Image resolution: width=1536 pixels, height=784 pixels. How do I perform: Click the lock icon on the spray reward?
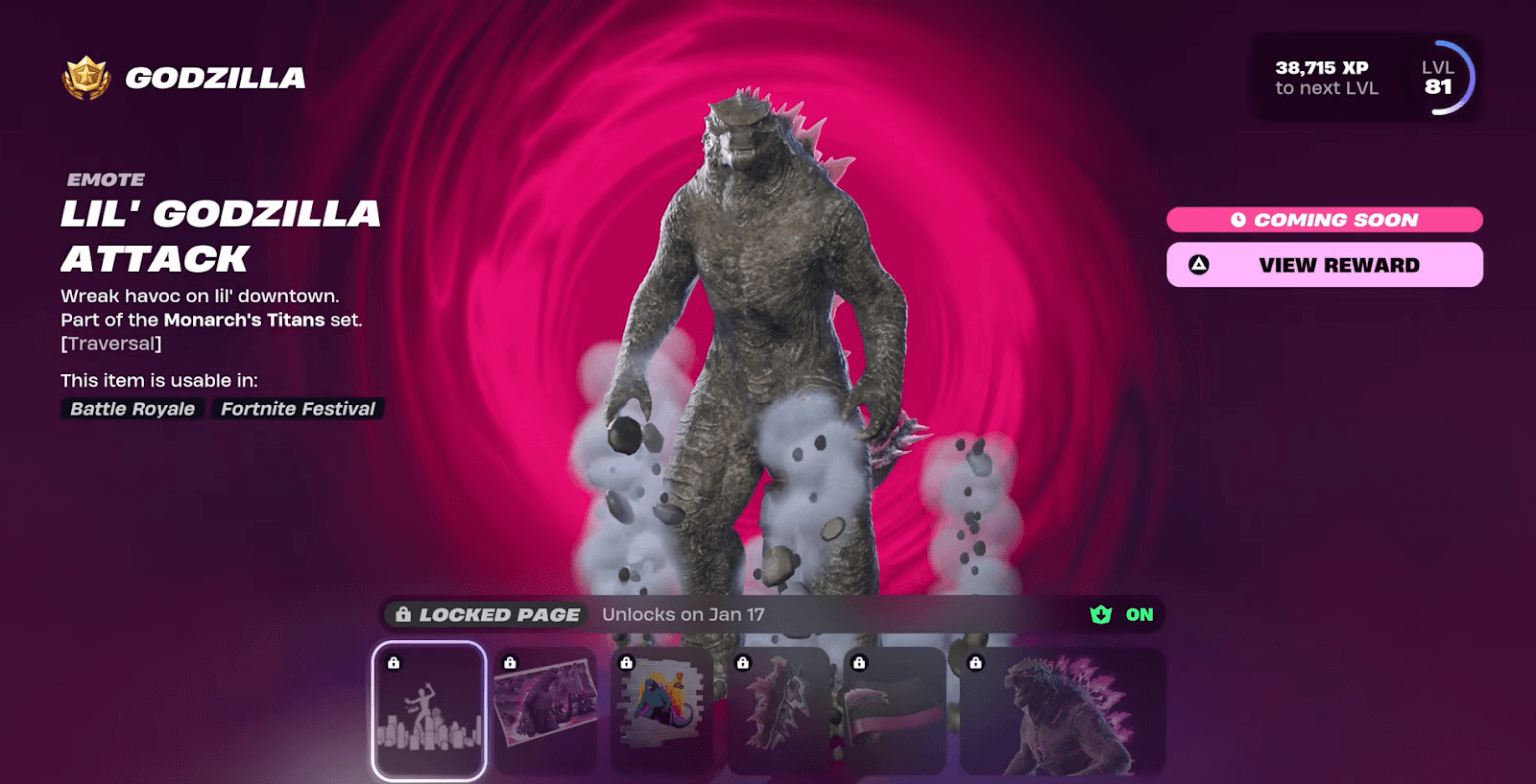627,662
